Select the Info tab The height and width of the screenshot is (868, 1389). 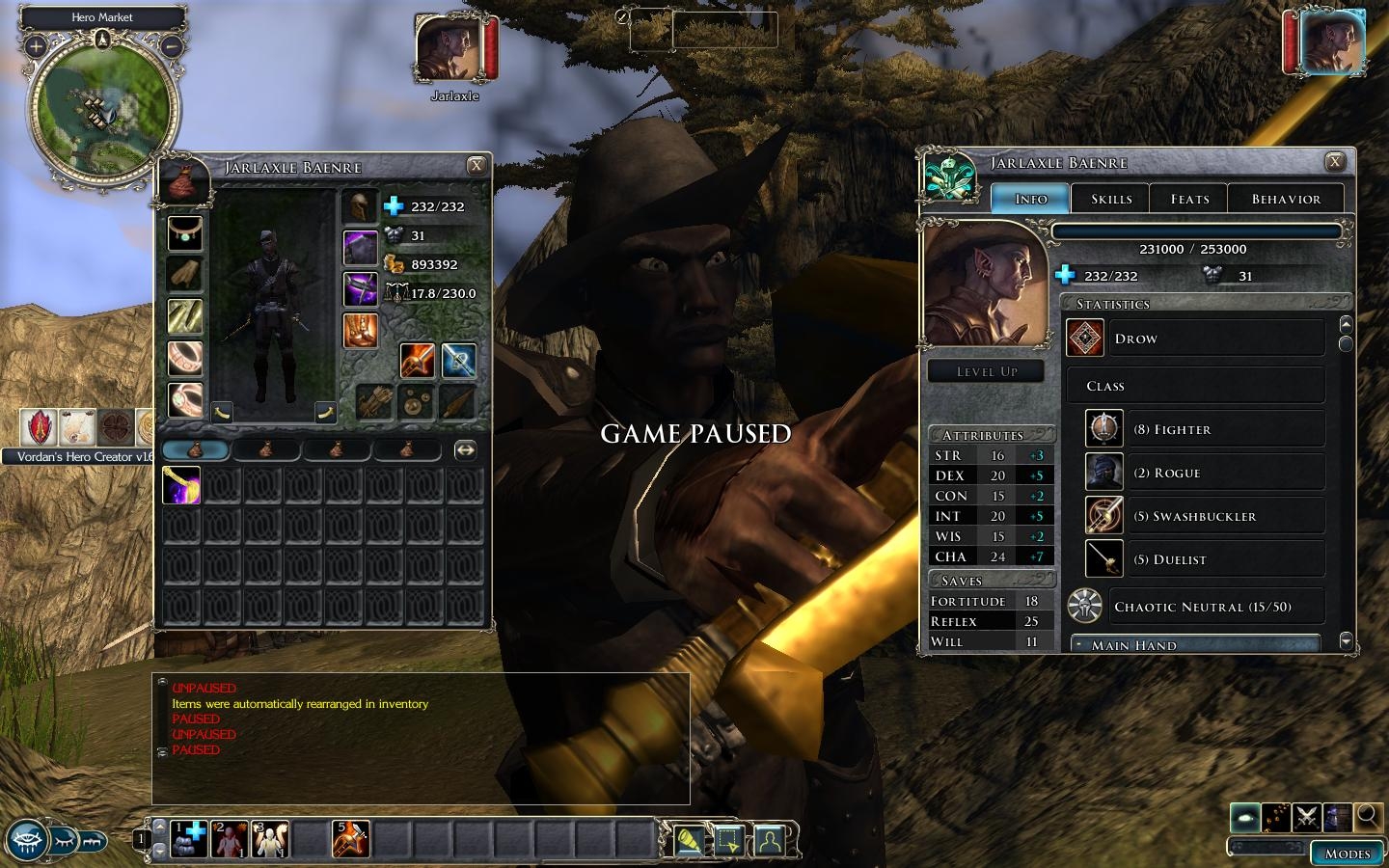[1031, 199]
